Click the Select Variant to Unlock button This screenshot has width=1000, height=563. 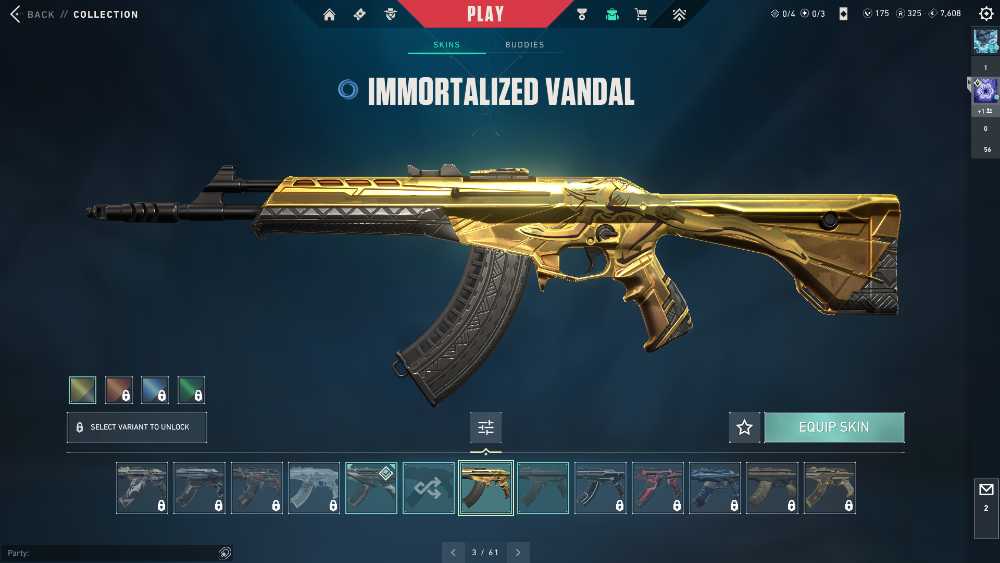[136, 427]
